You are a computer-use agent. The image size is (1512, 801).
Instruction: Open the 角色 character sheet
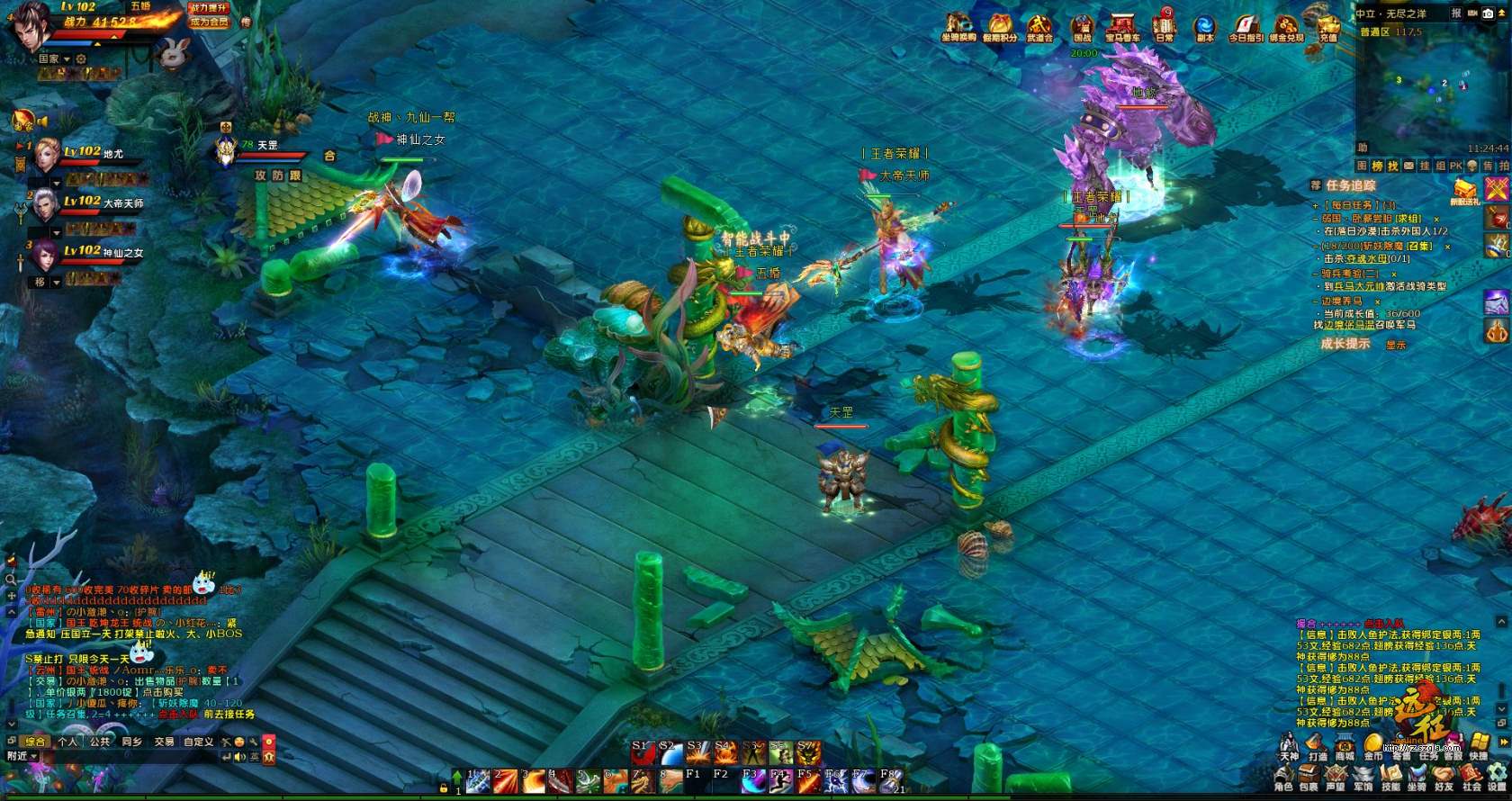pyautogui.click(x=1283, y=778)
